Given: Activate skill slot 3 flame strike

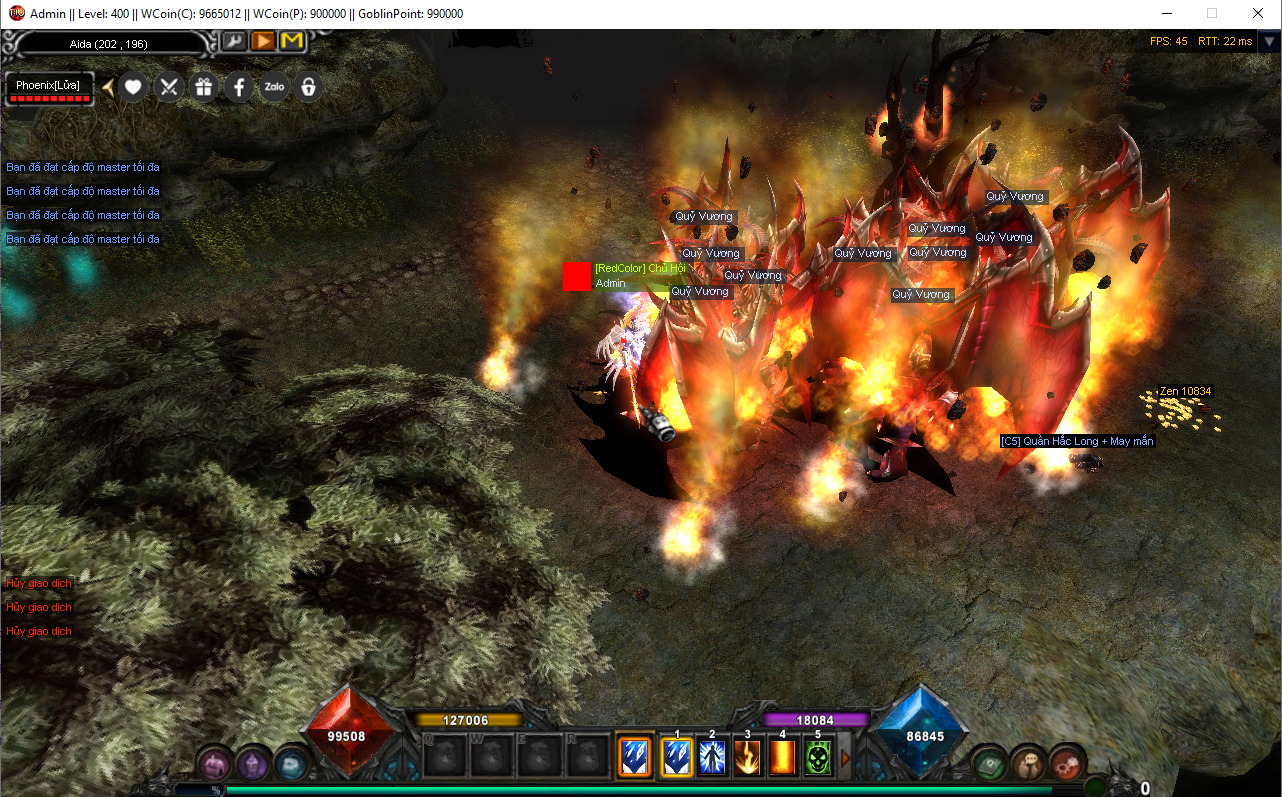Looking at the screenshot, I should (x=747, y=757).
